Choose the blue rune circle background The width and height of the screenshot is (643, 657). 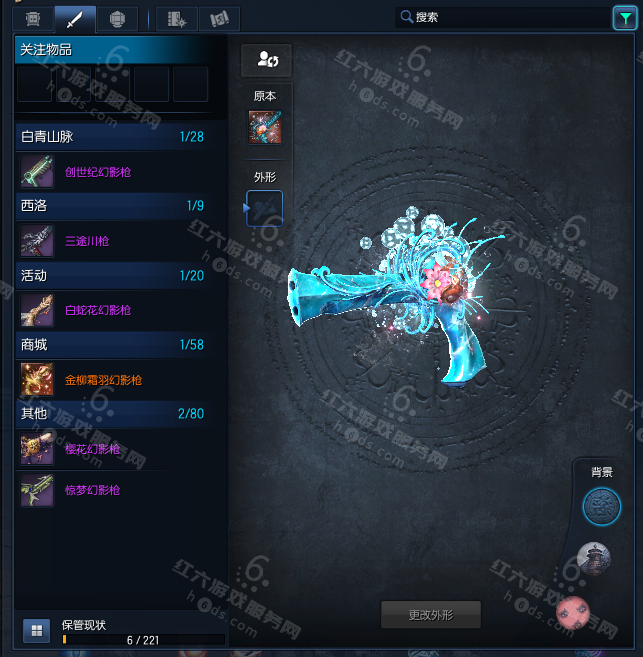(x=601, y=506)
